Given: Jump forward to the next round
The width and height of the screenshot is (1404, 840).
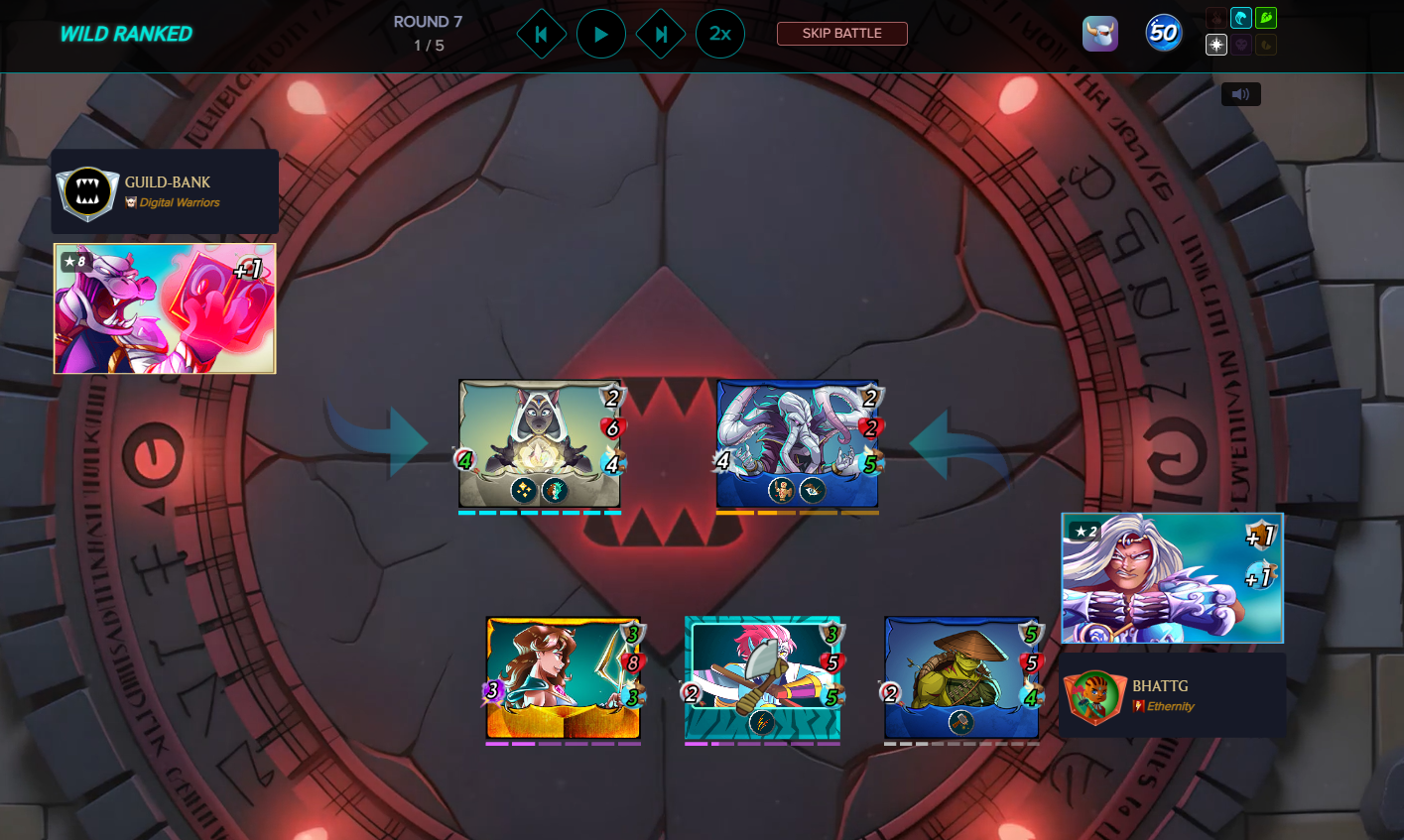Looking at the screenshot, I should pyautogui.click(x=661, y=34).
